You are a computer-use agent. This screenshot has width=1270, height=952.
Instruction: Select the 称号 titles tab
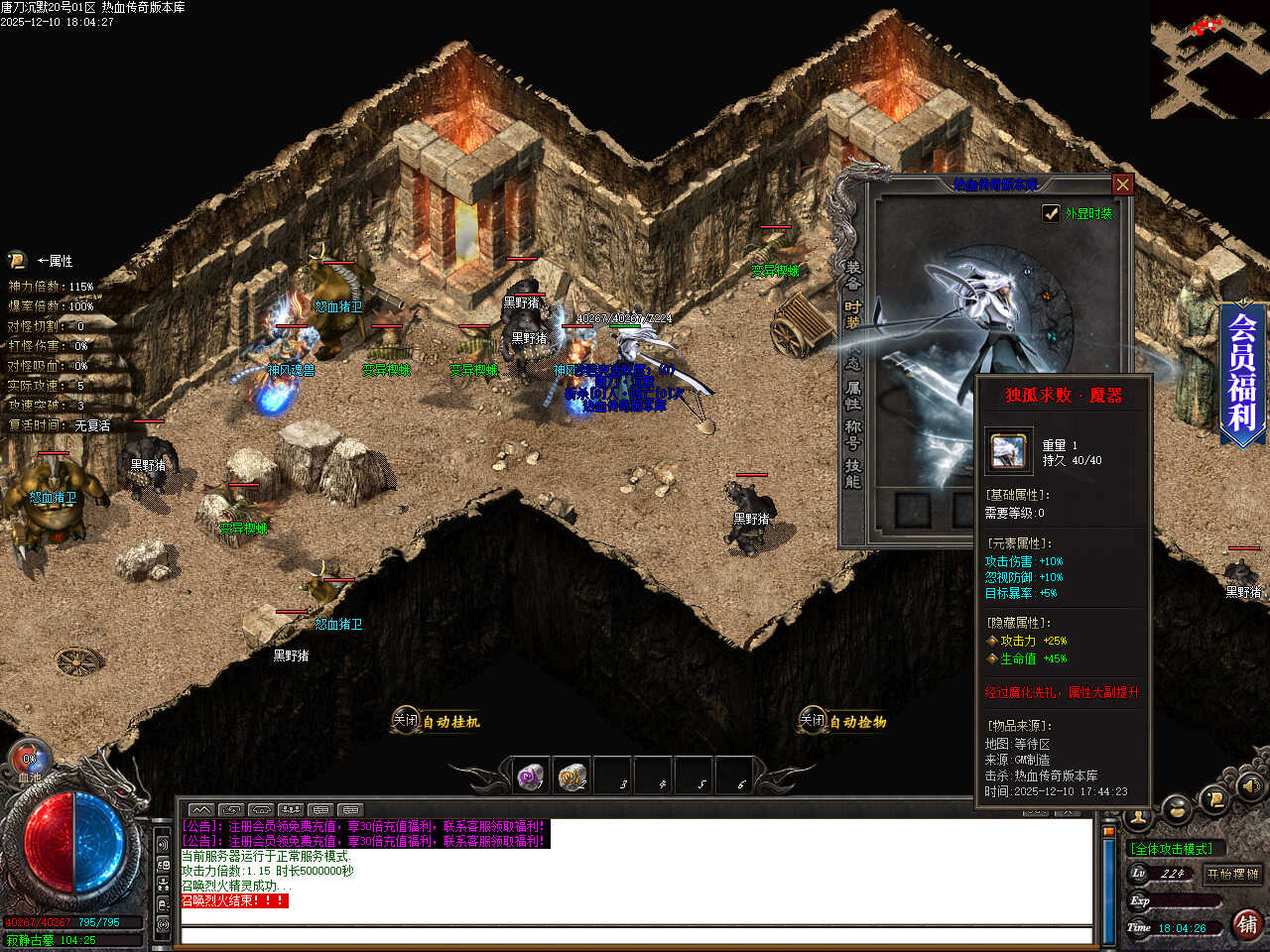point(852,434)
